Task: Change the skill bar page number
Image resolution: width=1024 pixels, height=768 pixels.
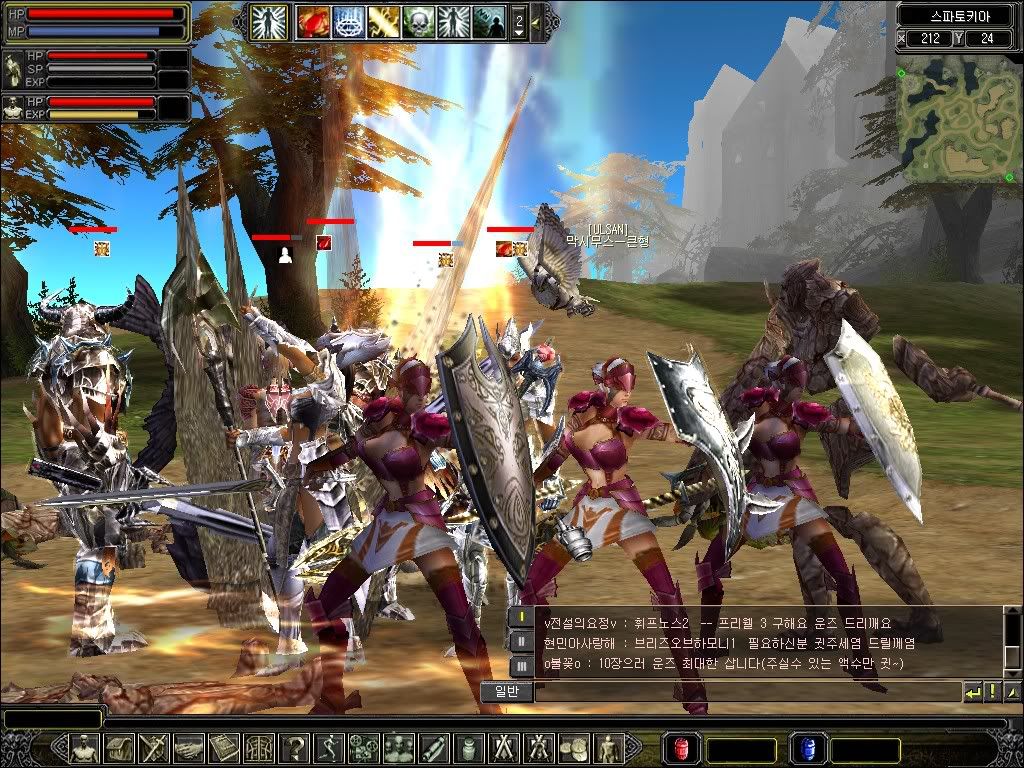Action: click(518, 21)
